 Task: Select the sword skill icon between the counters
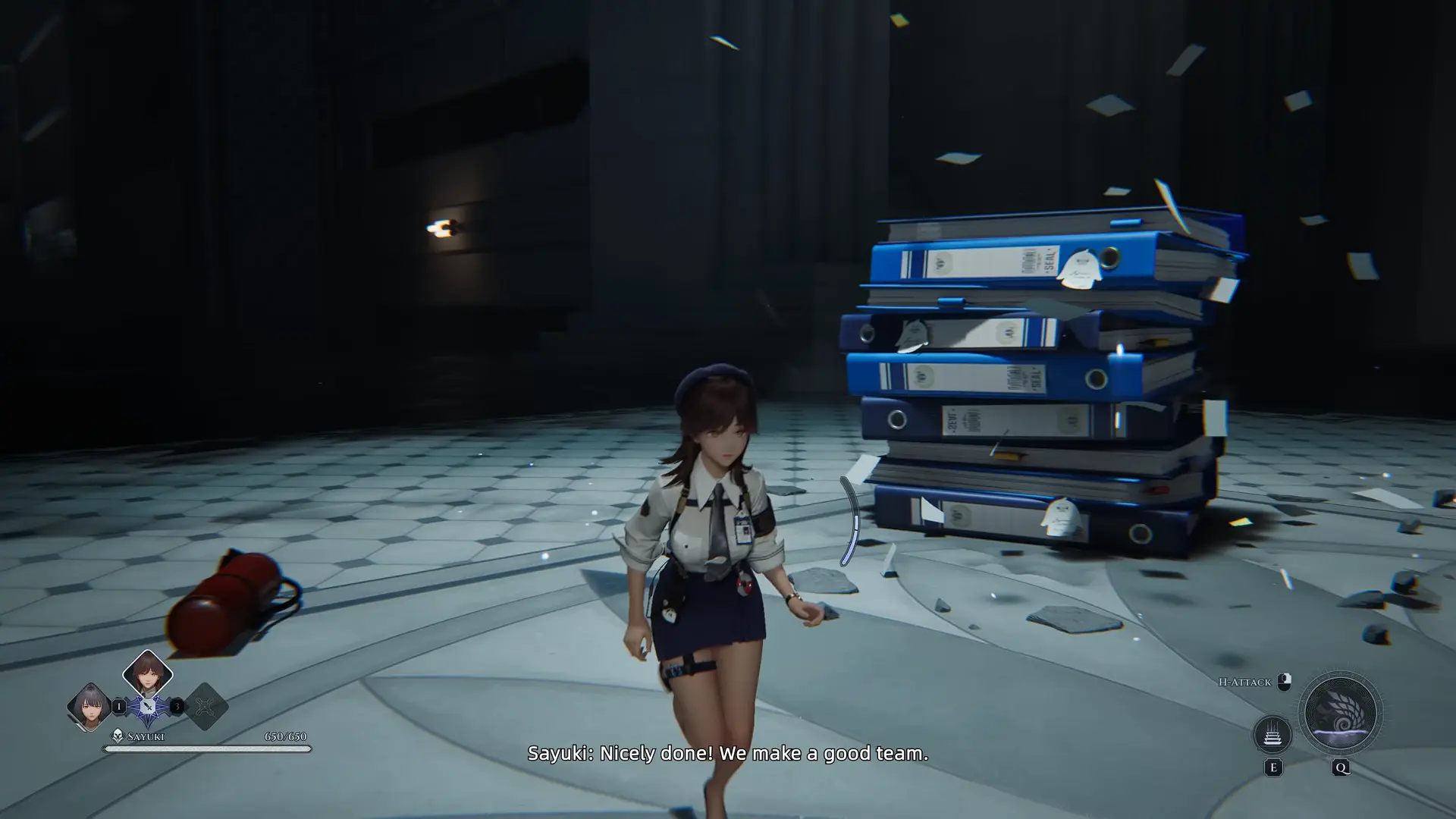point(148,707)
